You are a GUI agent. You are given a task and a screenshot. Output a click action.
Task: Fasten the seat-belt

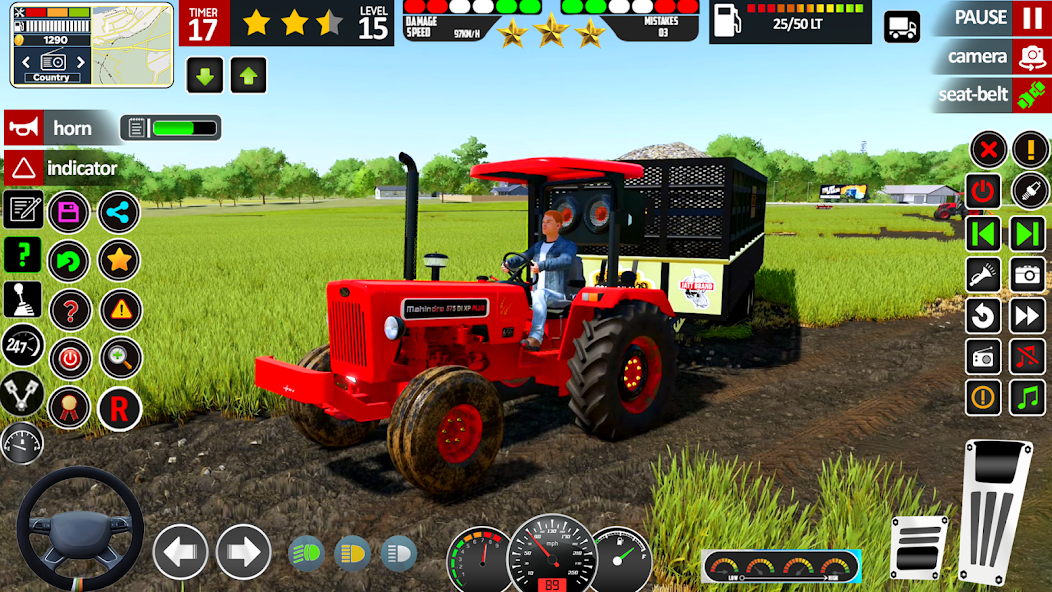(x=1030, y=95)
